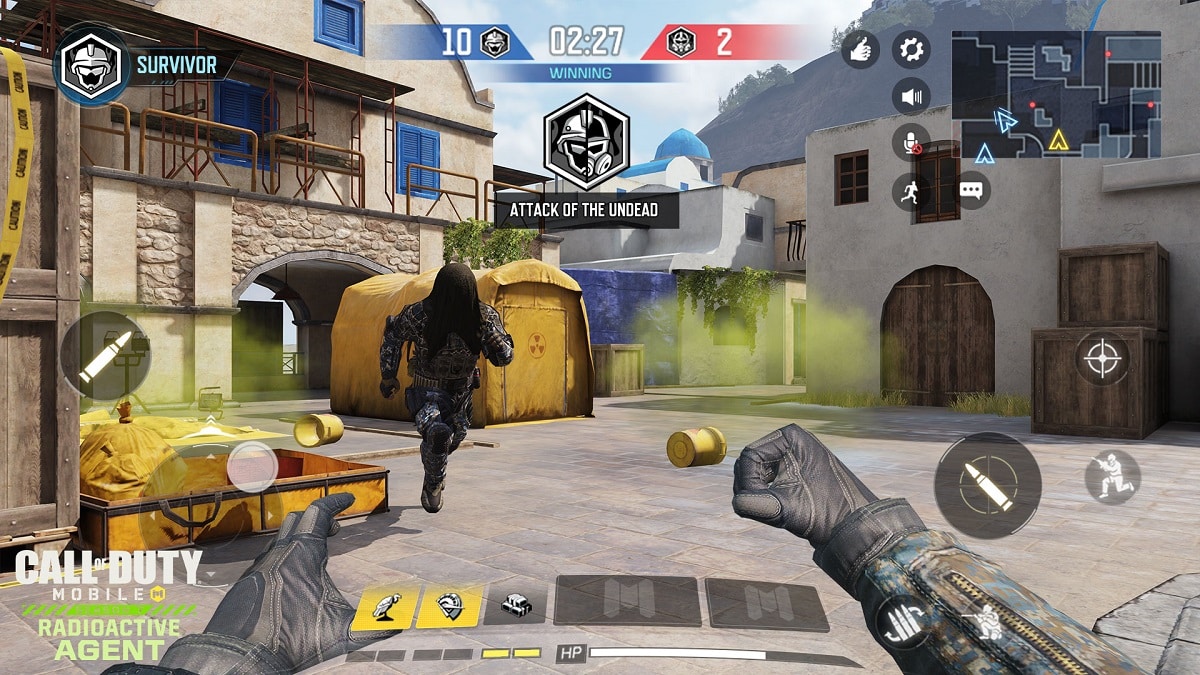Tap the crosshair aim-down-sights button

point(1102,358)
